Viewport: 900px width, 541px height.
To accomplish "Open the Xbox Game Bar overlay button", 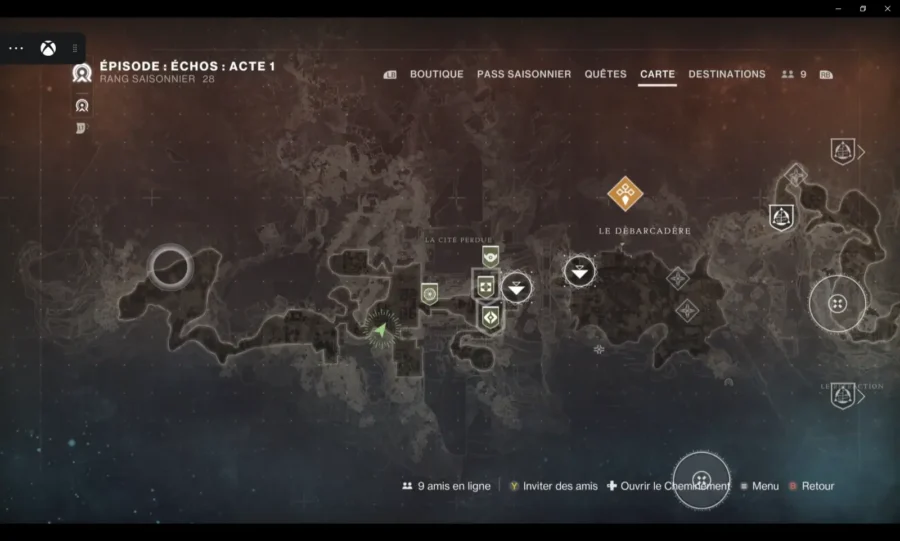I will pyautogui.click(x=47, y=48).
